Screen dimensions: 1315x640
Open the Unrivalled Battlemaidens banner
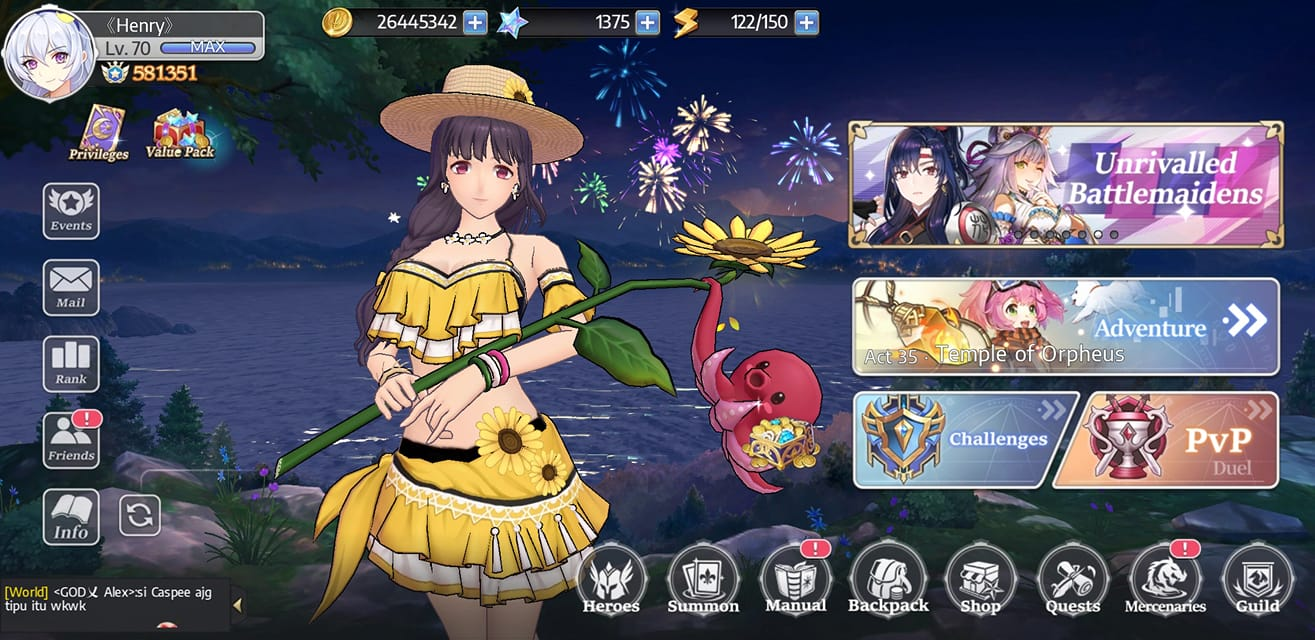[1065, 185]
